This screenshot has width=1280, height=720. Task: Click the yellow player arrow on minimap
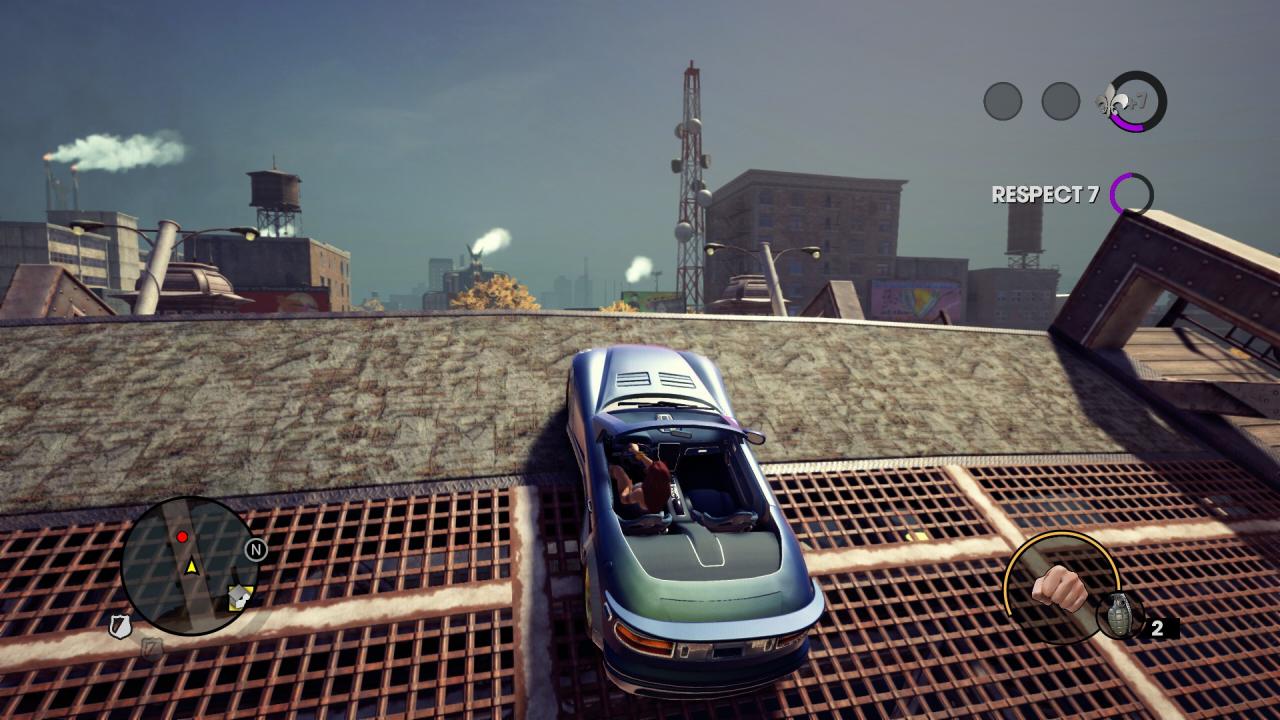191,567
